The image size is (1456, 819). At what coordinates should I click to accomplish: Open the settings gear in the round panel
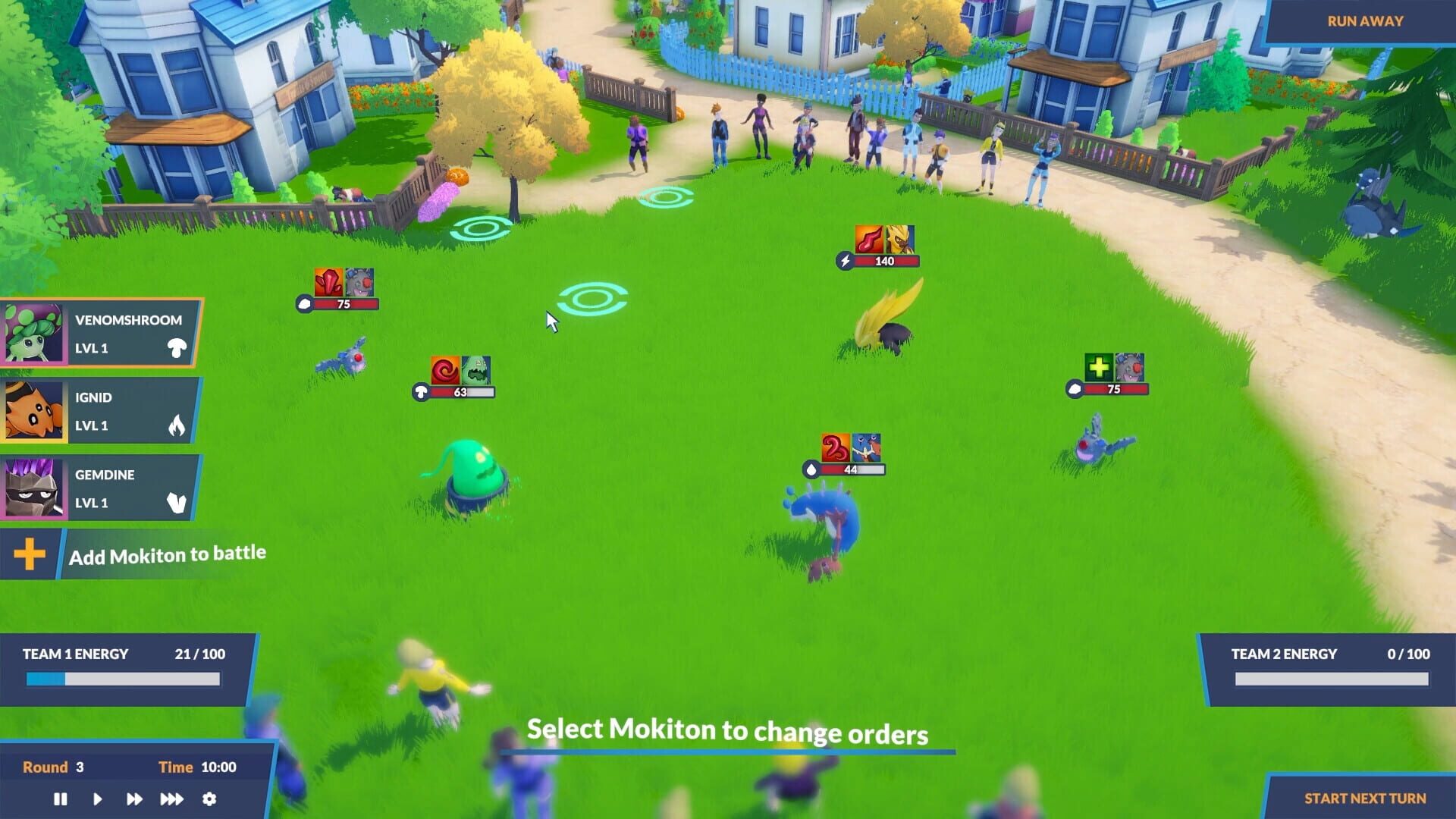(x=209, y=799)
